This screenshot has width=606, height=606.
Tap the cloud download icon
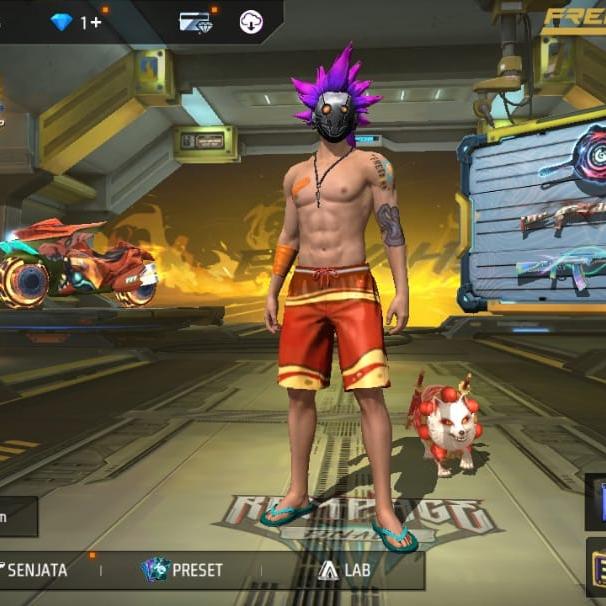coord(251,22)
